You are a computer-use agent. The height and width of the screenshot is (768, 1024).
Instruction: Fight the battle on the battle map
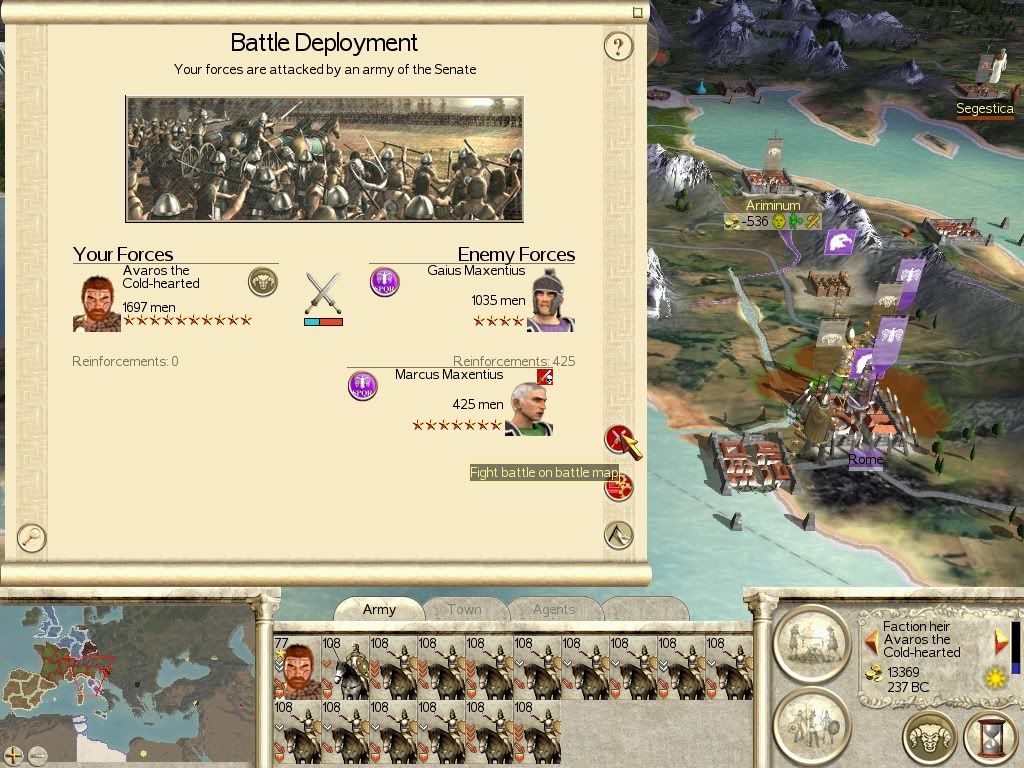click(619, 439)
